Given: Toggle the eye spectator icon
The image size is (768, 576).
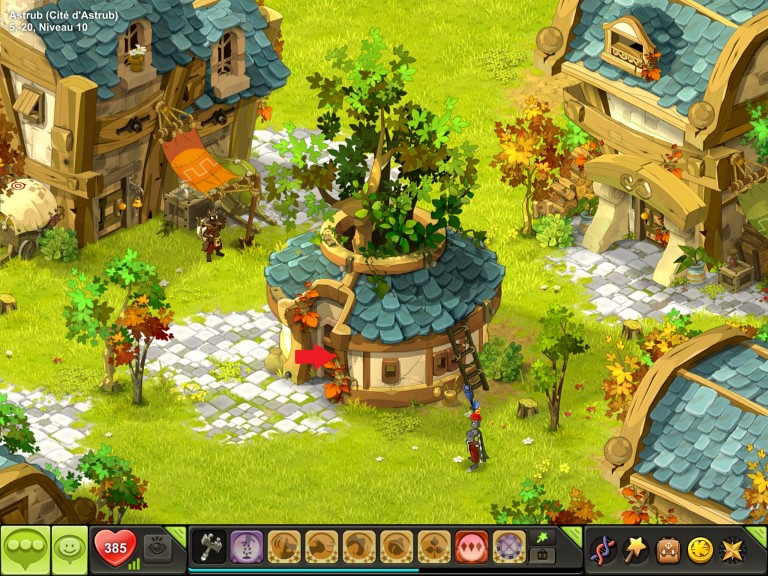Looking at the screenshot, I should (x=157, y=548).
